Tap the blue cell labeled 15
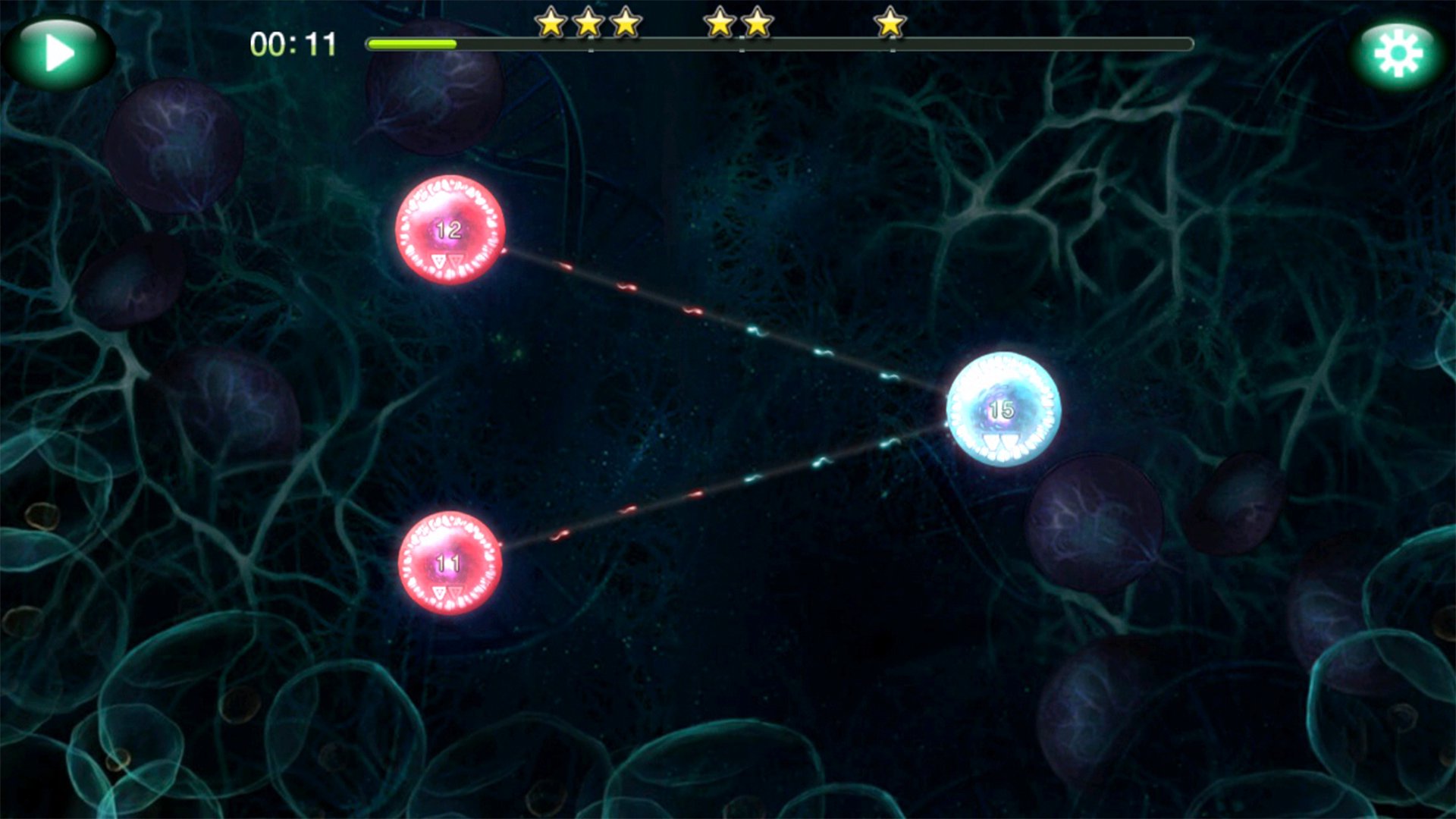 coord(1001,409)
